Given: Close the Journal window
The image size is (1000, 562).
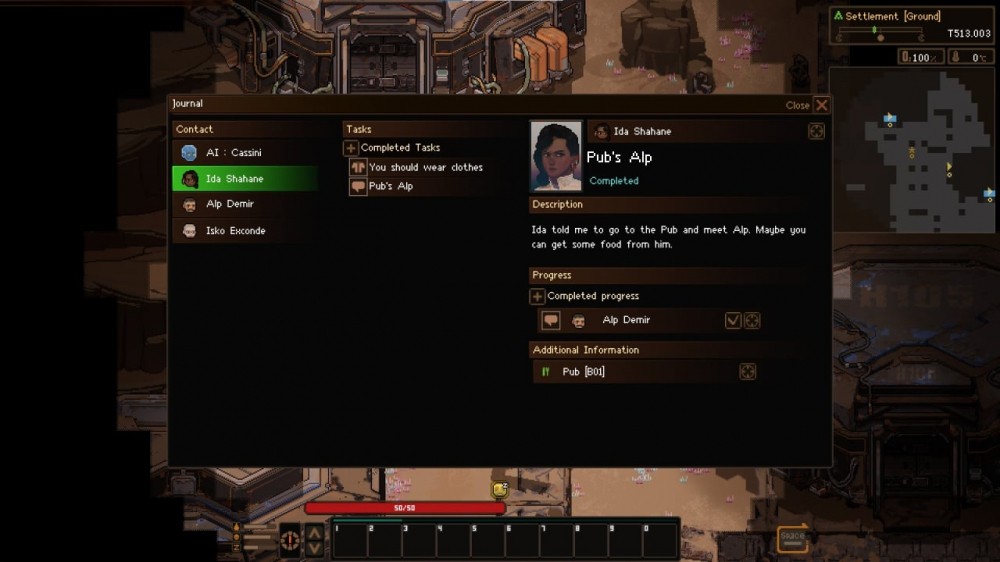Looking at the screenshot, I should (821, 105).
